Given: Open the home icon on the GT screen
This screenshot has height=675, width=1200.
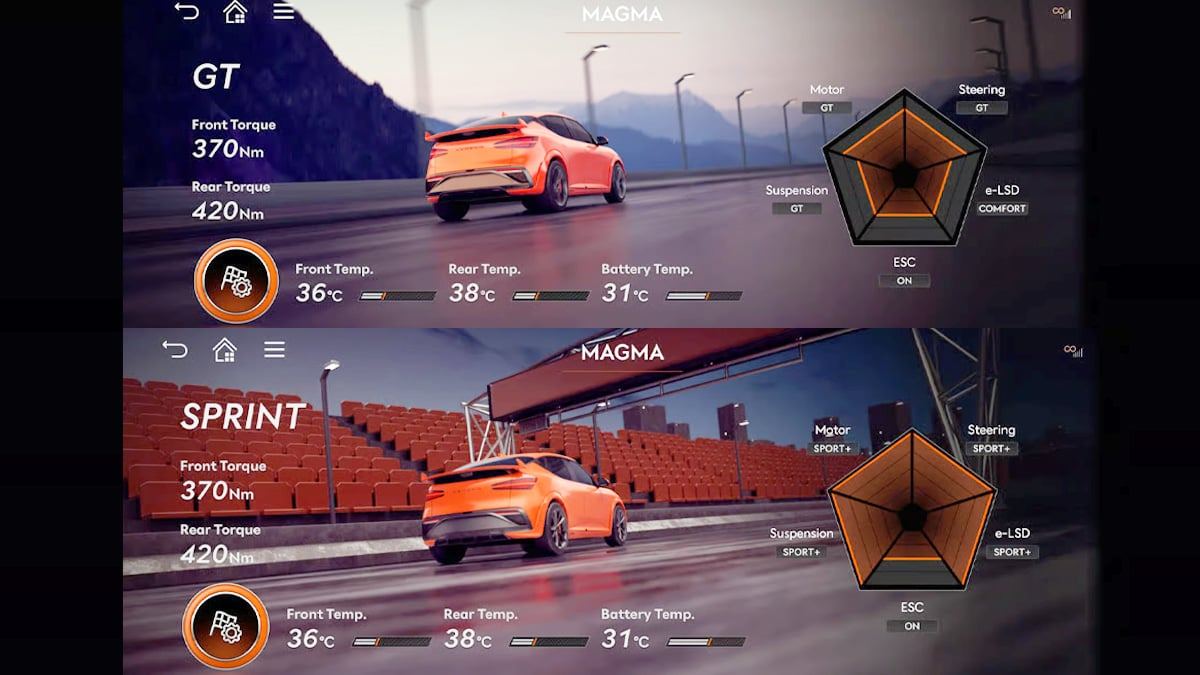Looking at the screenshot, I should click(235, 12).
